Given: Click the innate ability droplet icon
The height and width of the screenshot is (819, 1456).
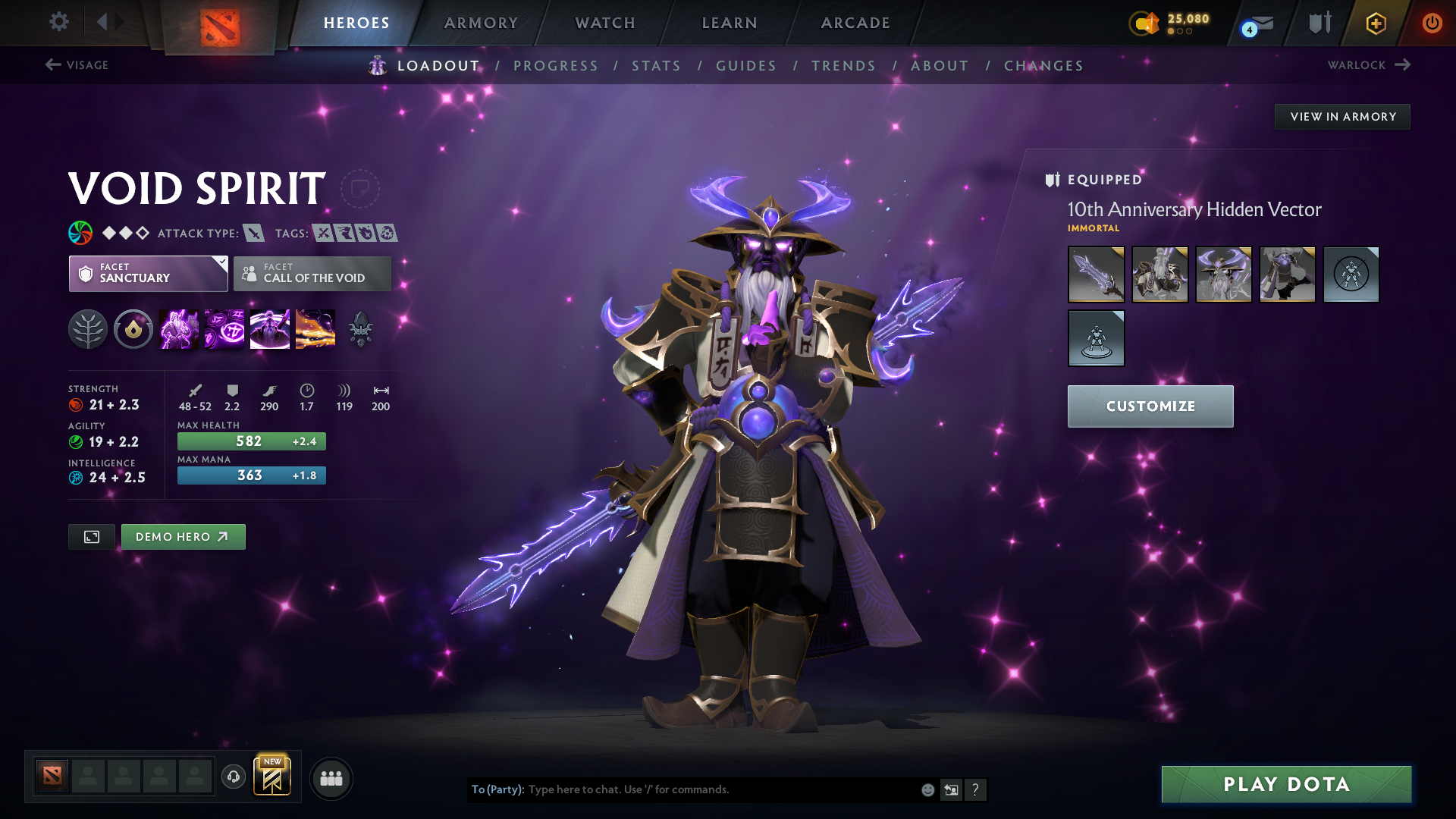Looking at the screenshot, I should [x=133, y=328].
